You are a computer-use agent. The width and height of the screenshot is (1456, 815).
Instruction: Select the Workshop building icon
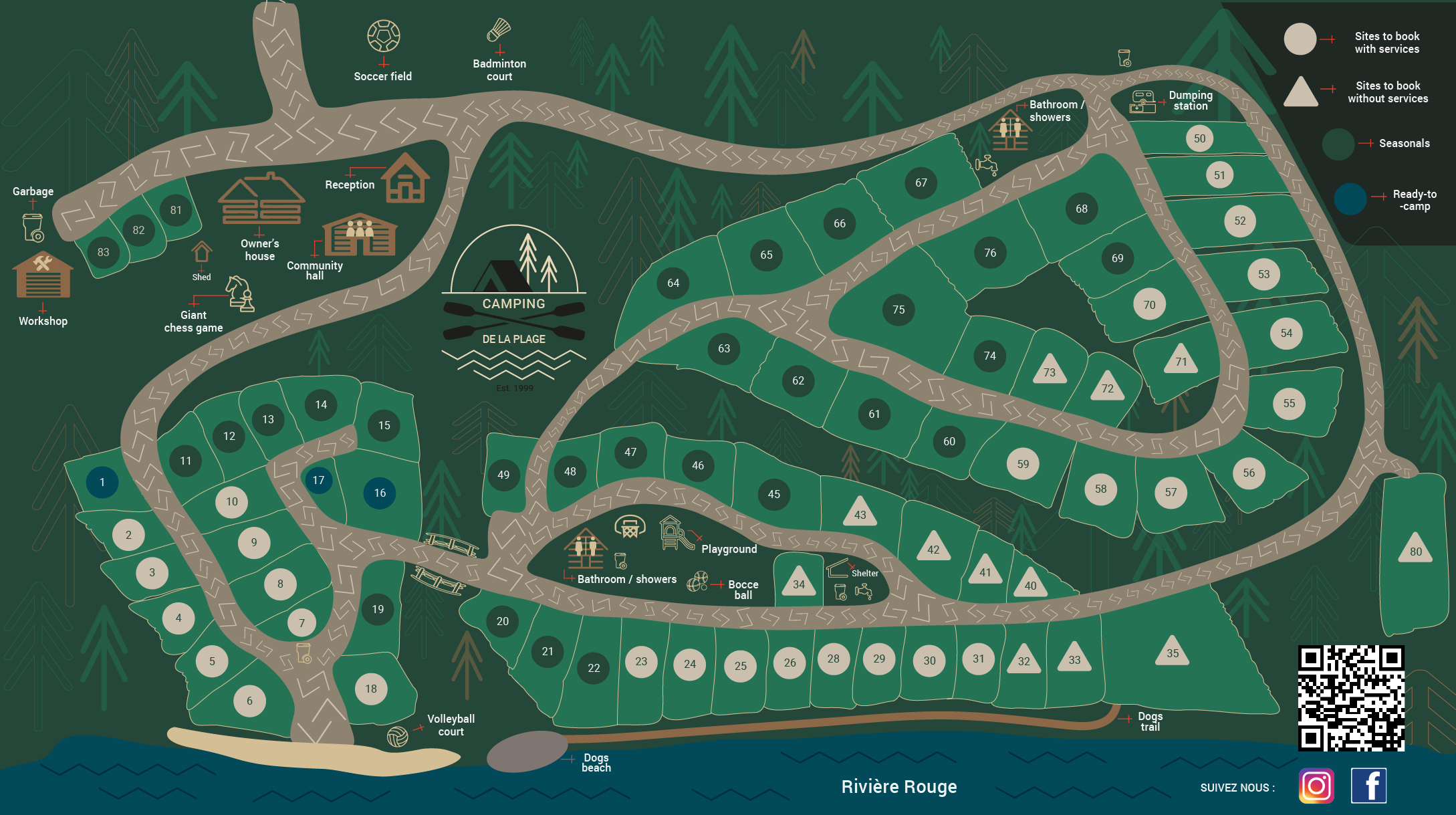(x=43, y=275)
